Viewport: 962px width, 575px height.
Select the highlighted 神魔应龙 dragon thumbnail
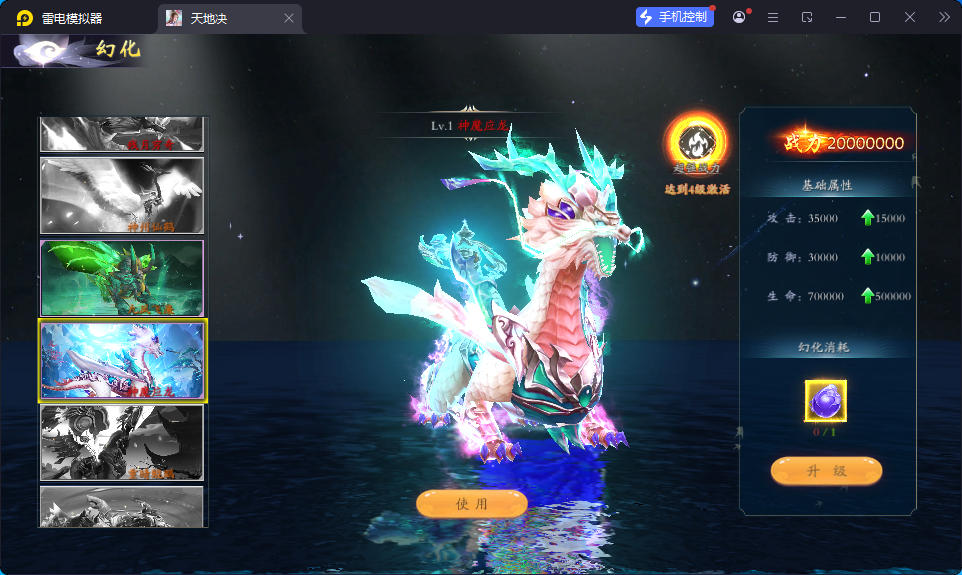tap(122, 360)
